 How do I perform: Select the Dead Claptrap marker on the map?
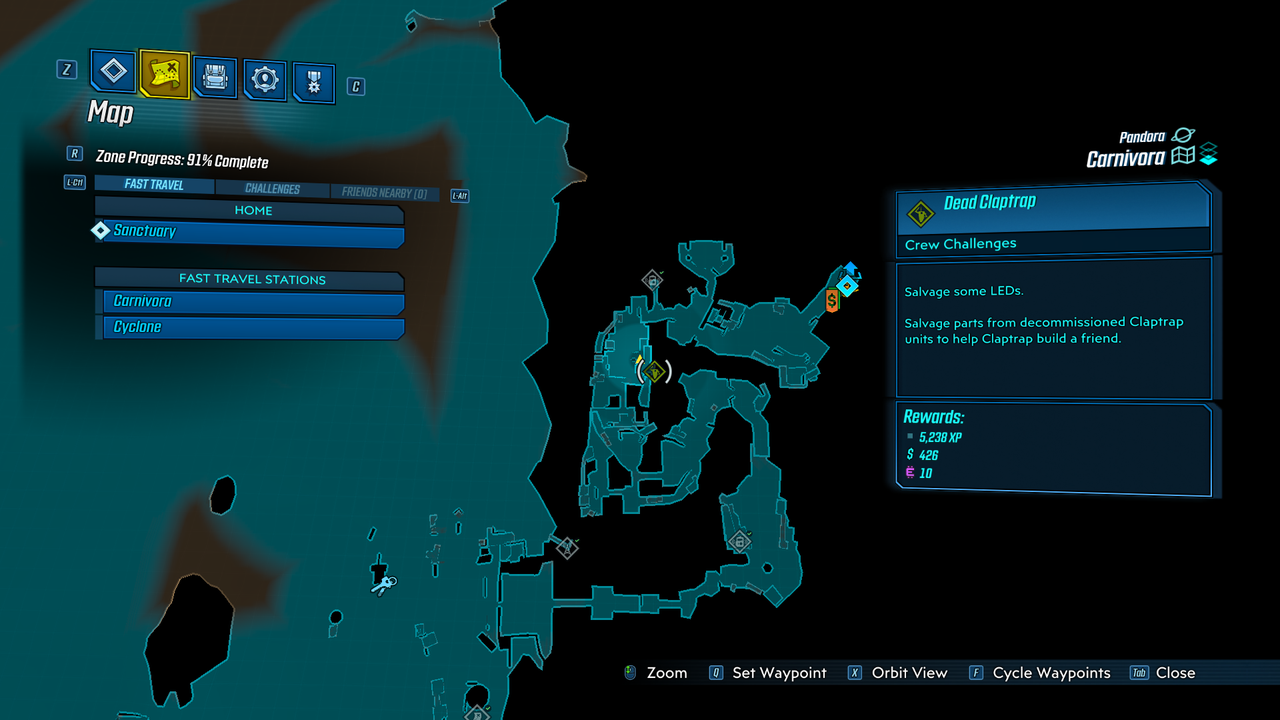654,371
